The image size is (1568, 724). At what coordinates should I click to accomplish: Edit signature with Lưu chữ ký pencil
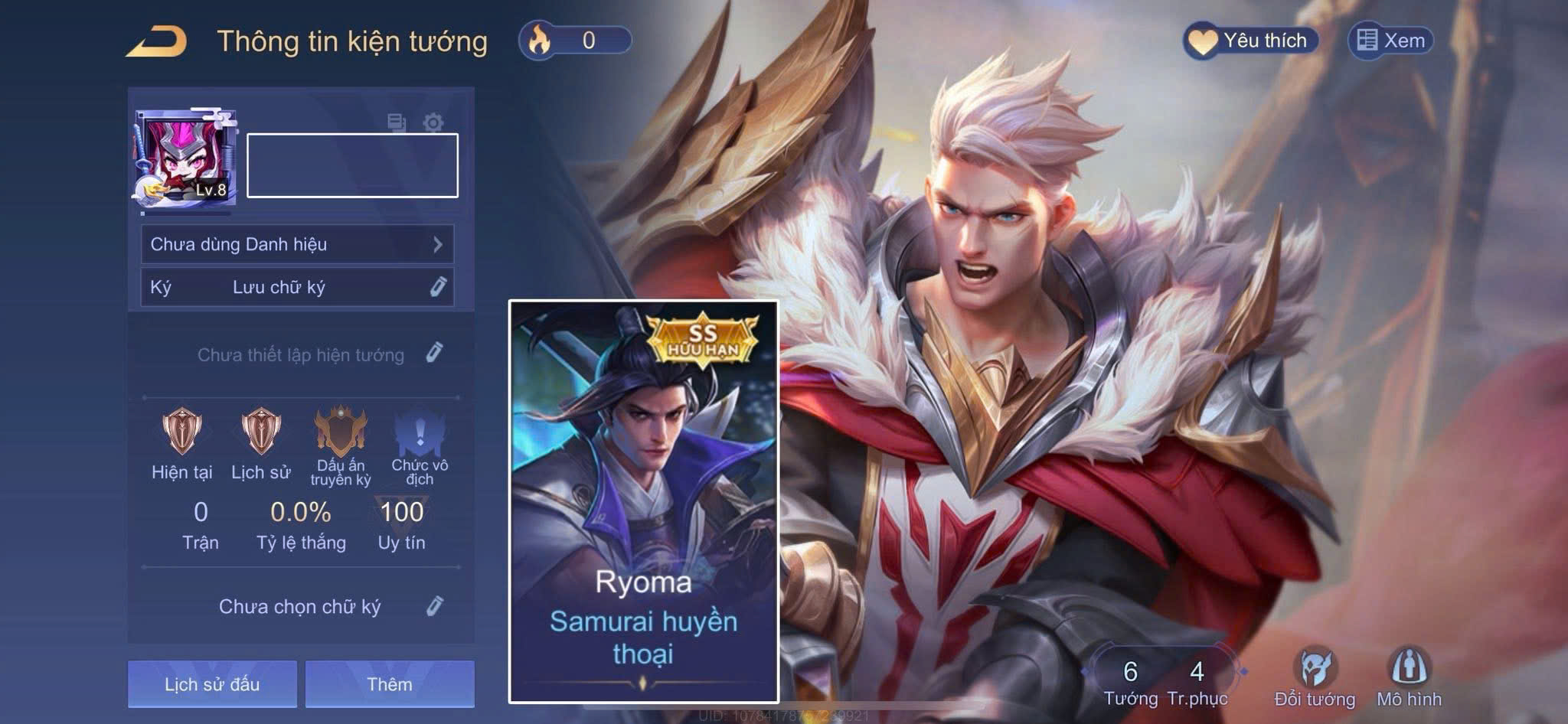pos(435,287)
